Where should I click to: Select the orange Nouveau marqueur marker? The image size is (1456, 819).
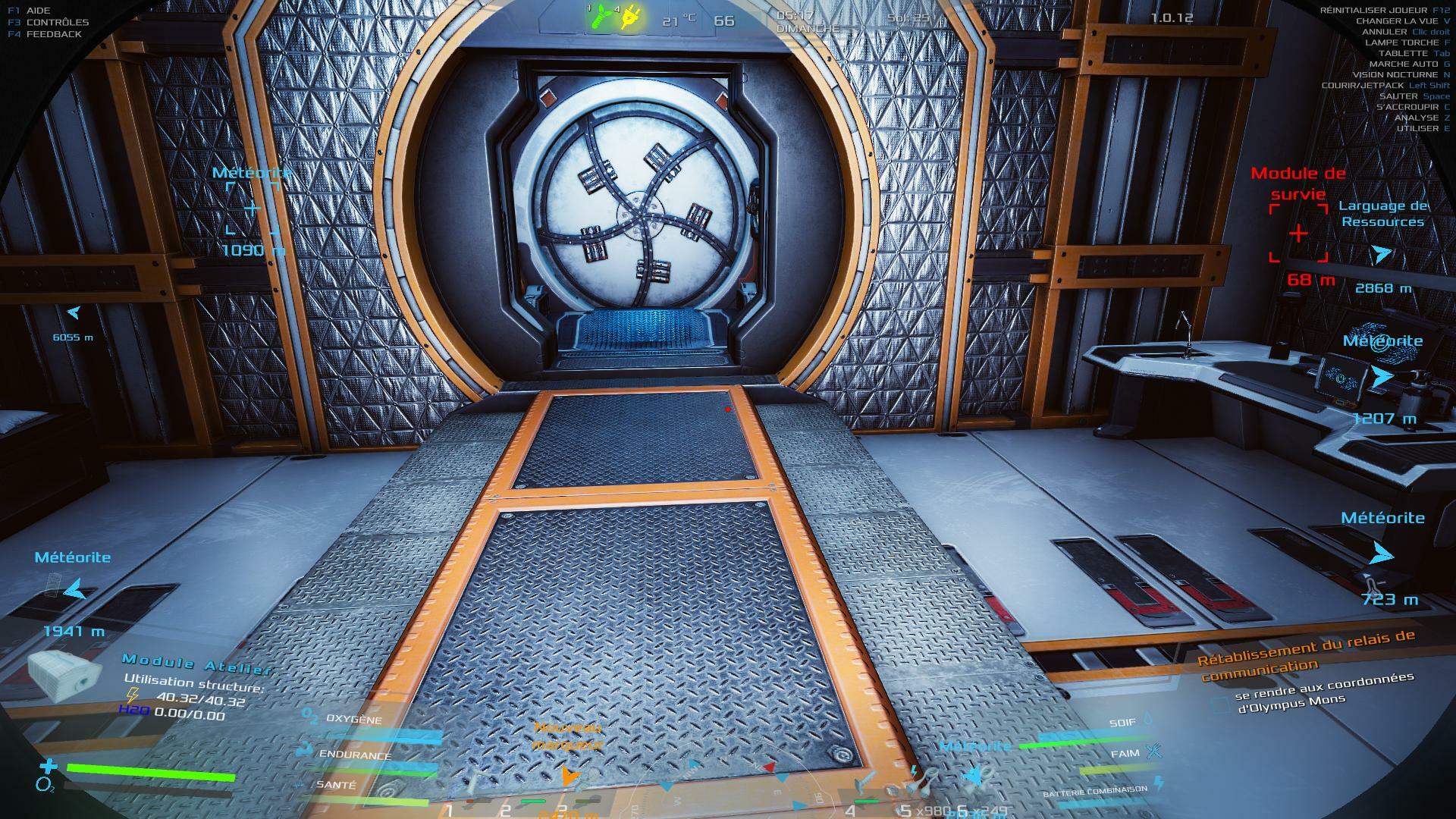coord(570,776)
